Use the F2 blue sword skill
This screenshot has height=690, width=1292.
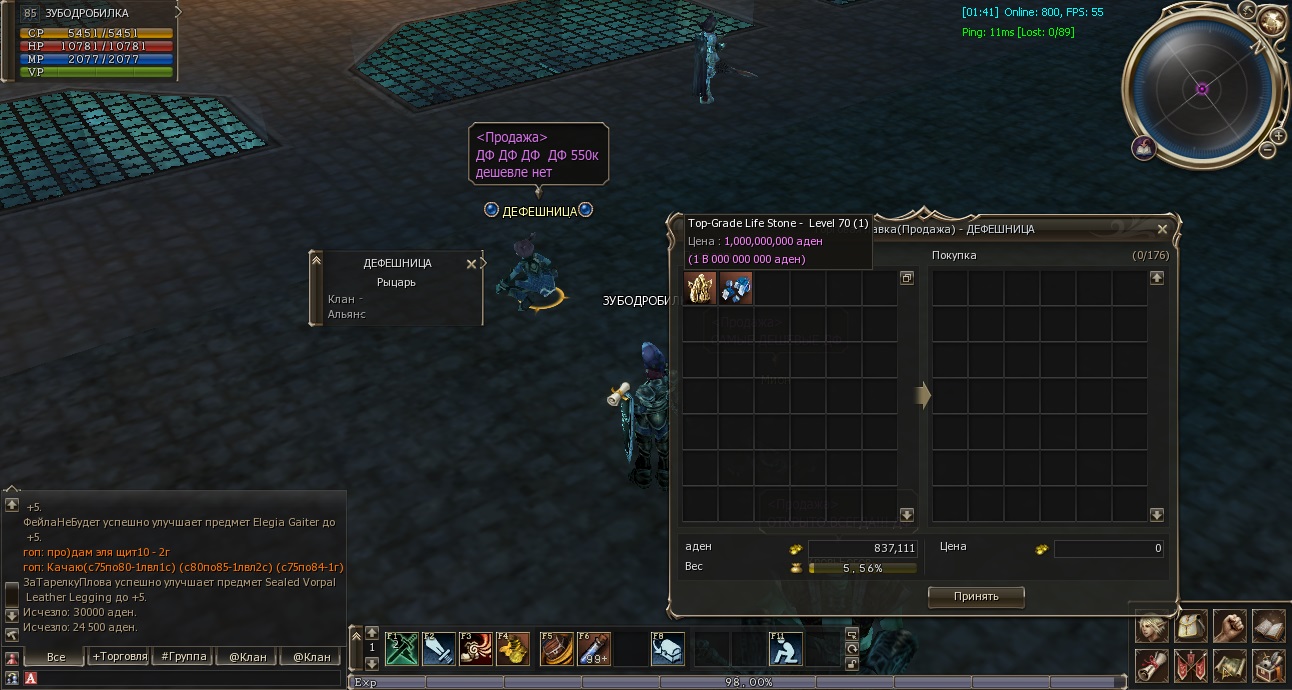click(x=438, y=648)
